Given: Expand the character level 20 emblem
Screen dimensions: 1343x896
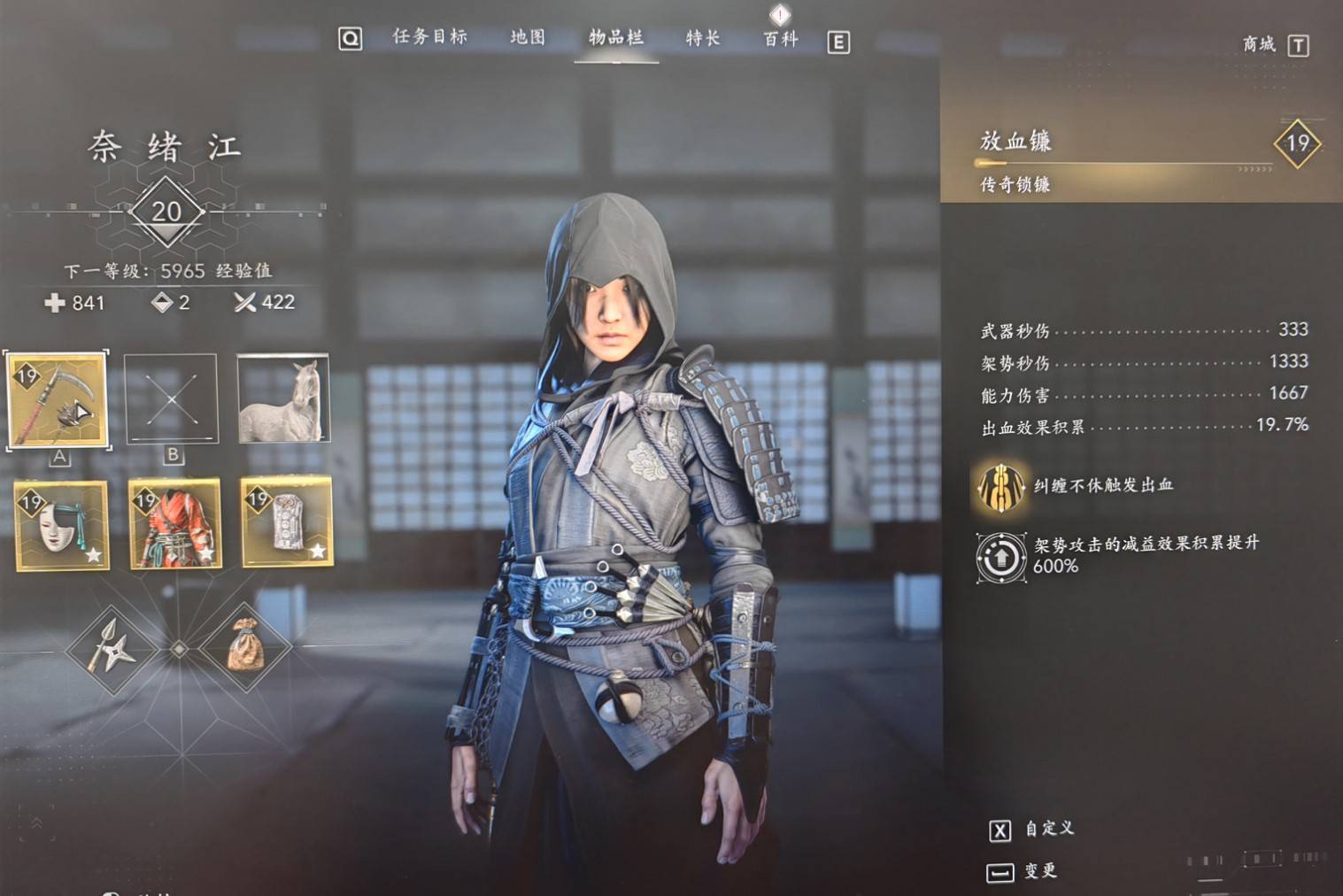Looking at the screenshot, I should coord(166,211).
